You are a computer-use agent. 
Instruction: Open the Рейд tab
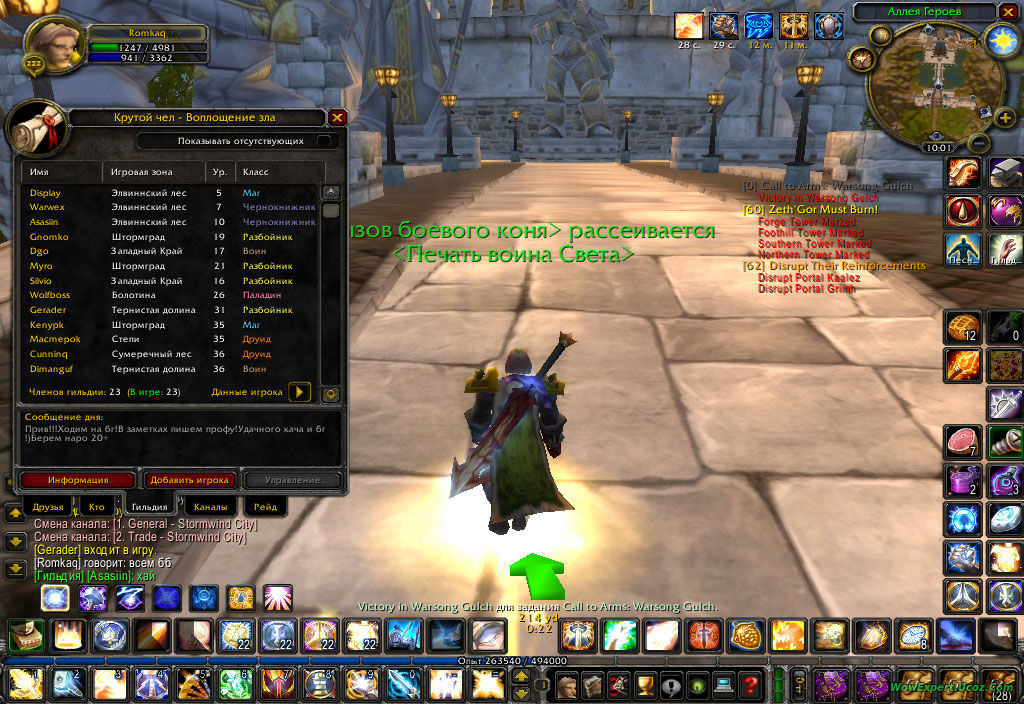265,507
